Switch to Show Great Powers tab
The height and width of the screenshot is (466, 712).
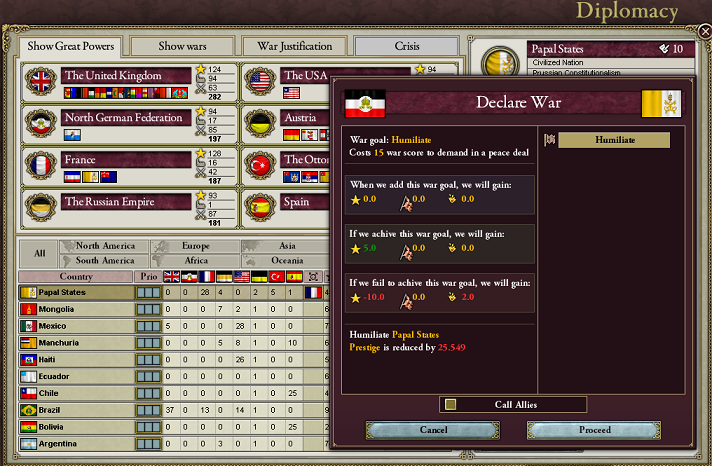(70, 46)
